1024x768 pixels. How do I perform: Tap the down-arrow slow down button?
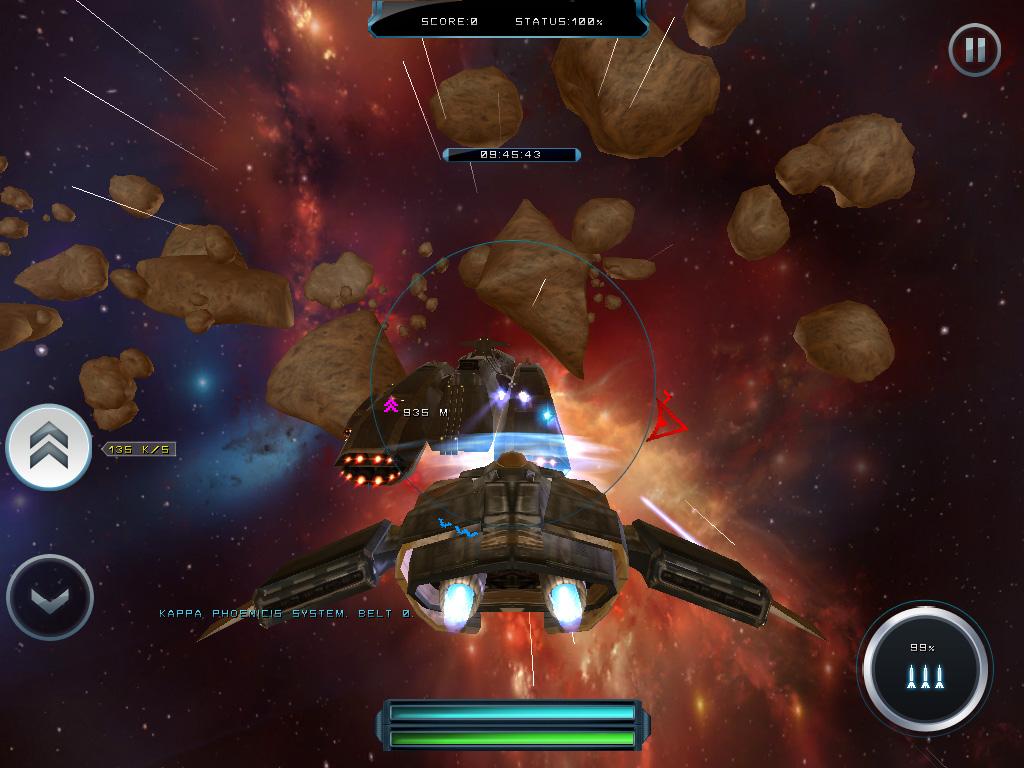pos(49,598)
